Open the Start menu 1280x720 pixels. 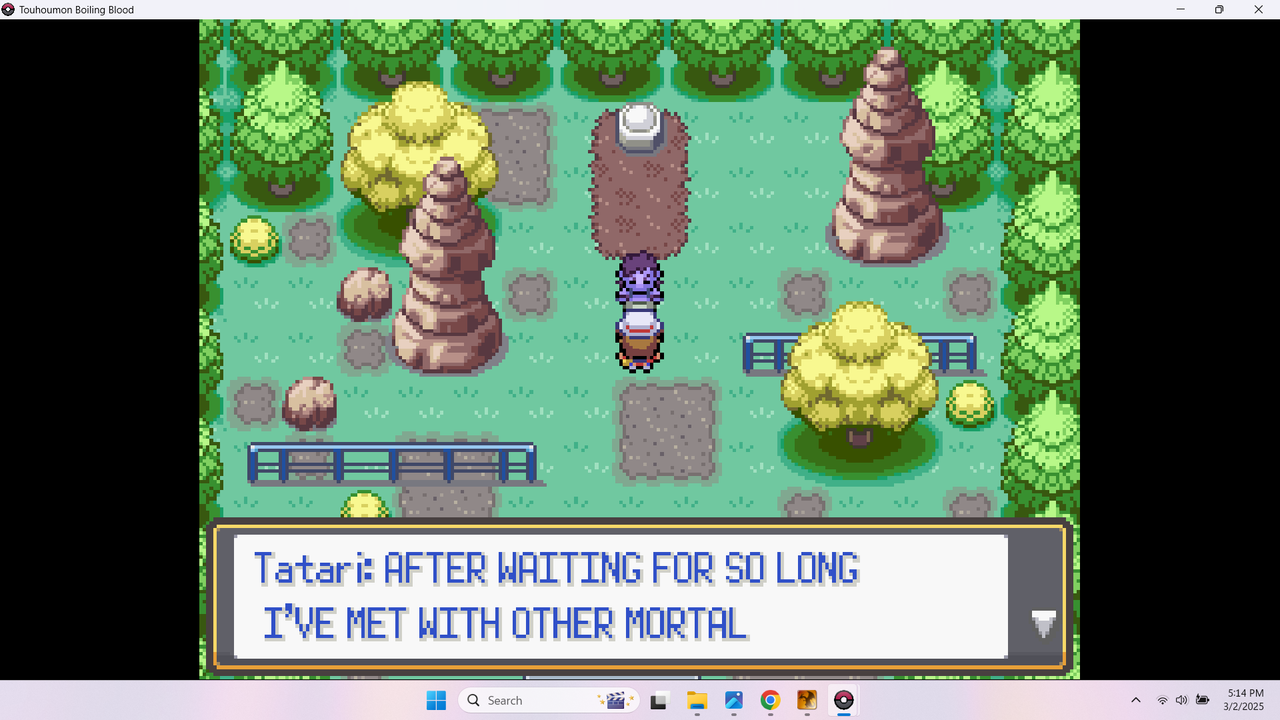pos(437,700)
